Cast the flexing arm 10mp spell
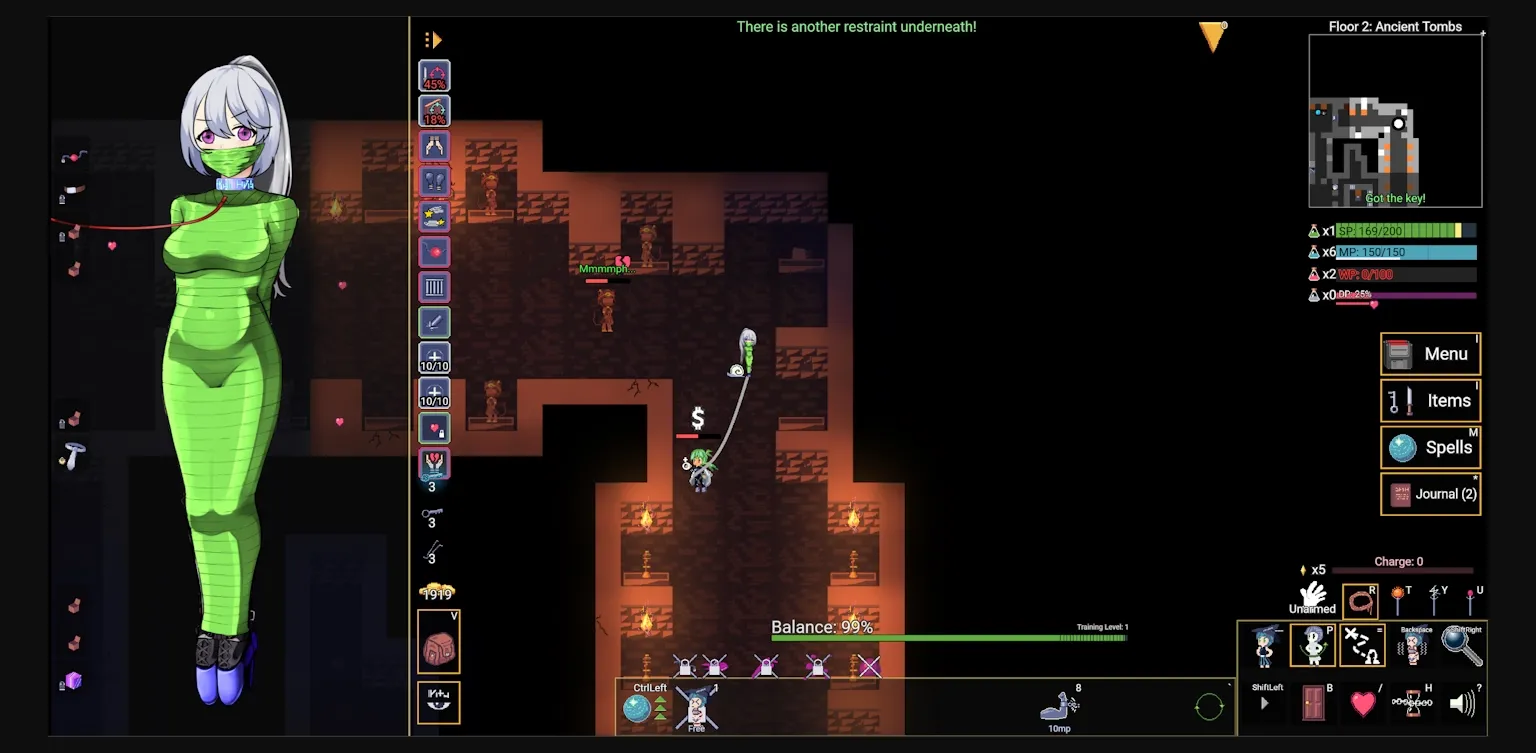Viewport: 1536px width, 753px height. tap(1059, 708)
